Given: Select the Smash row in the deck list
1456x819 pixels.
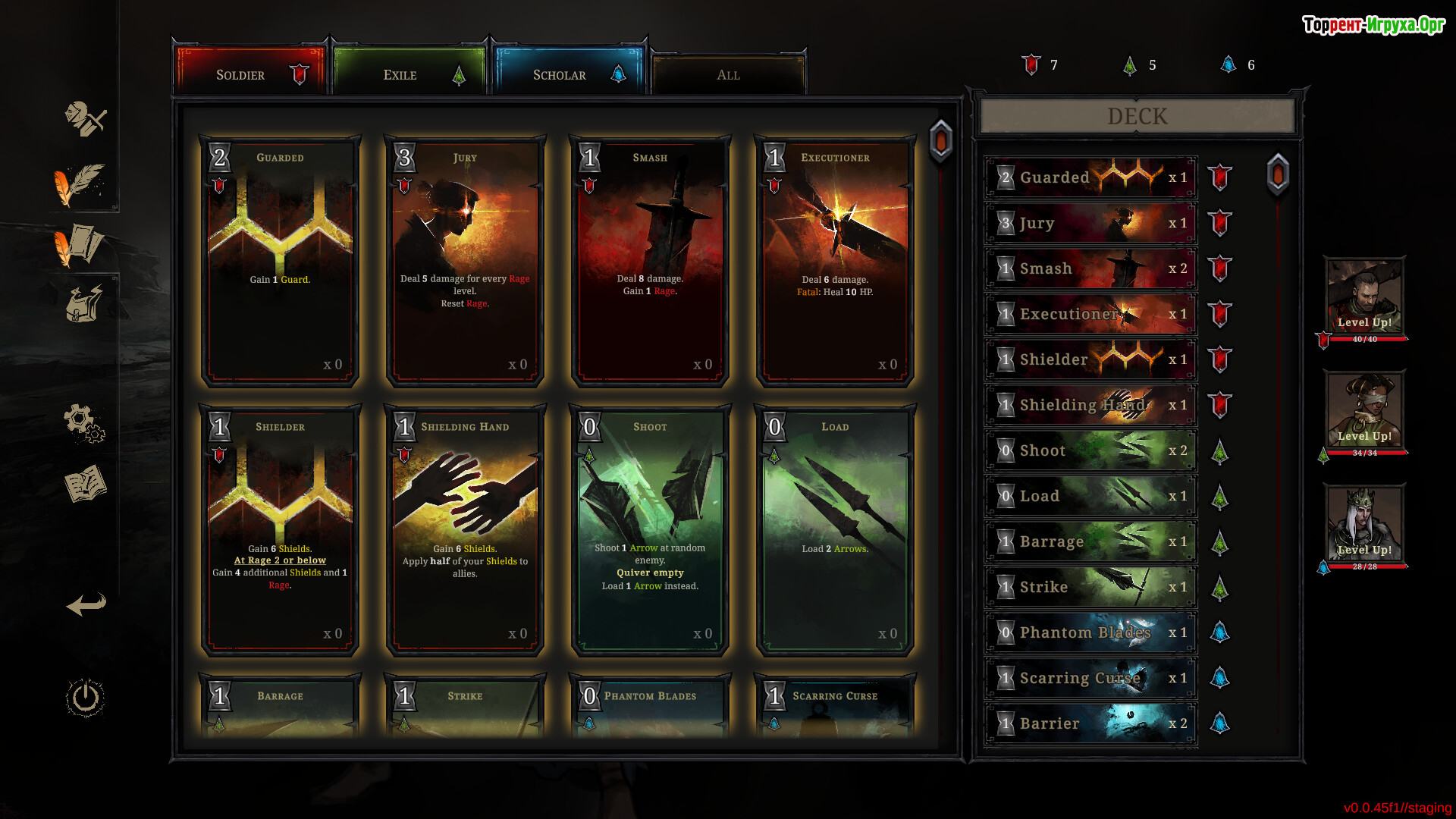Looking at the screenshot, I should coord(1090,268).
